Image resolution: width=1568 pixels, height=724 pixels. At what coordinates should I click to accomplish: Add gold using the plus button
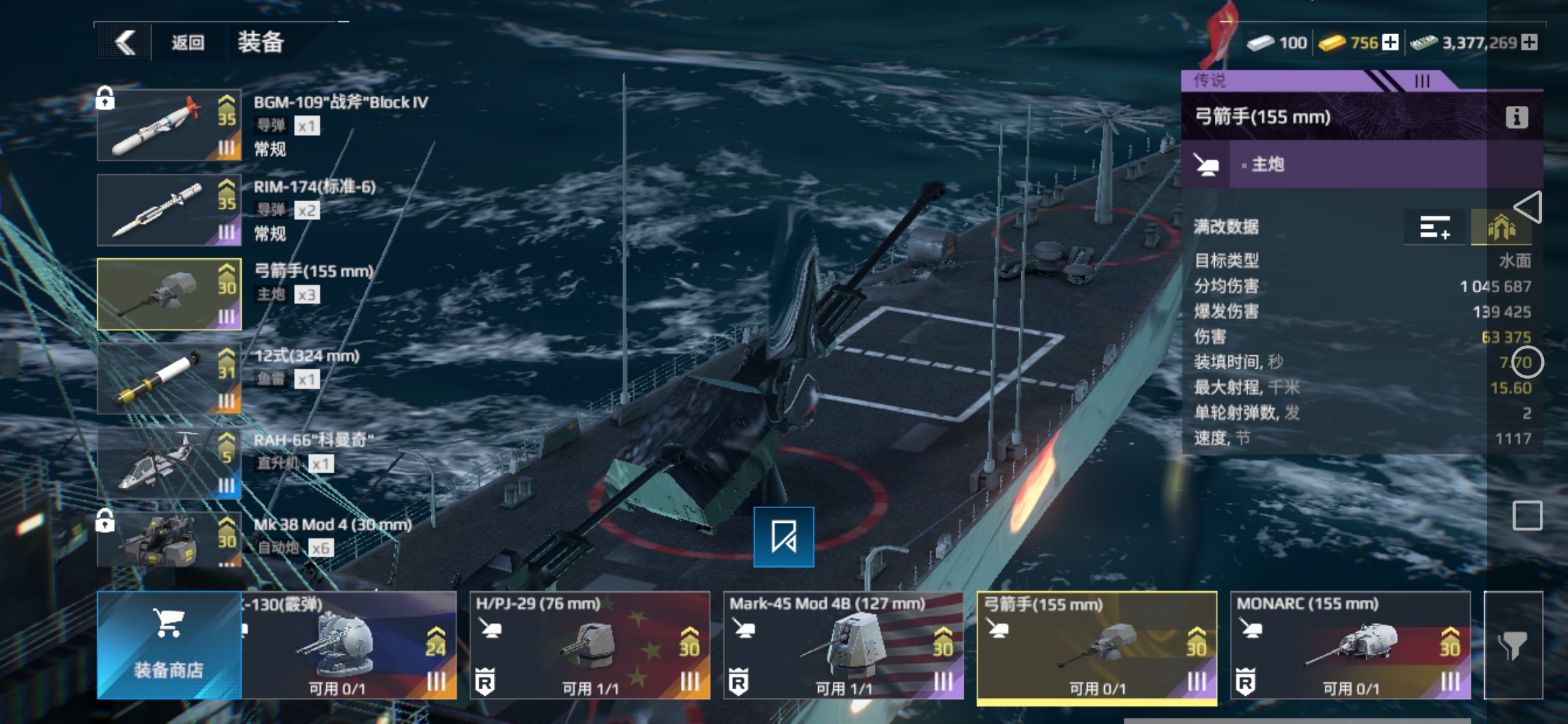pos(1390,42)
